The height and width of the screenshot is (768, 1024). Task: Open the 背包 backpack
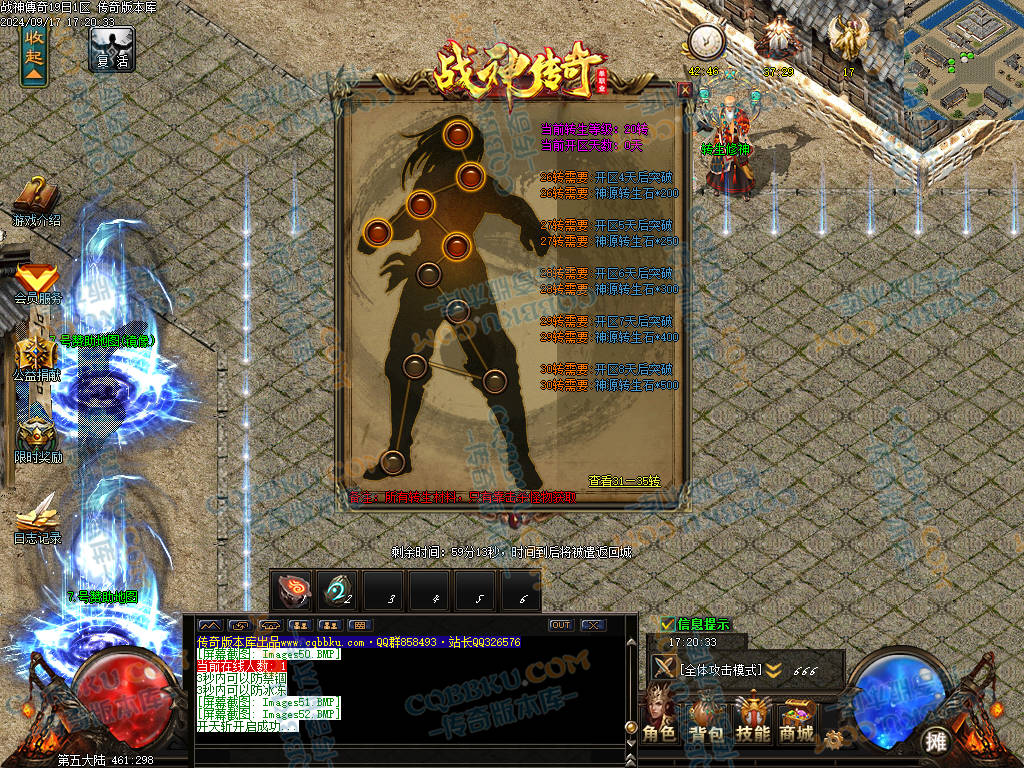(x=706, y=718)
